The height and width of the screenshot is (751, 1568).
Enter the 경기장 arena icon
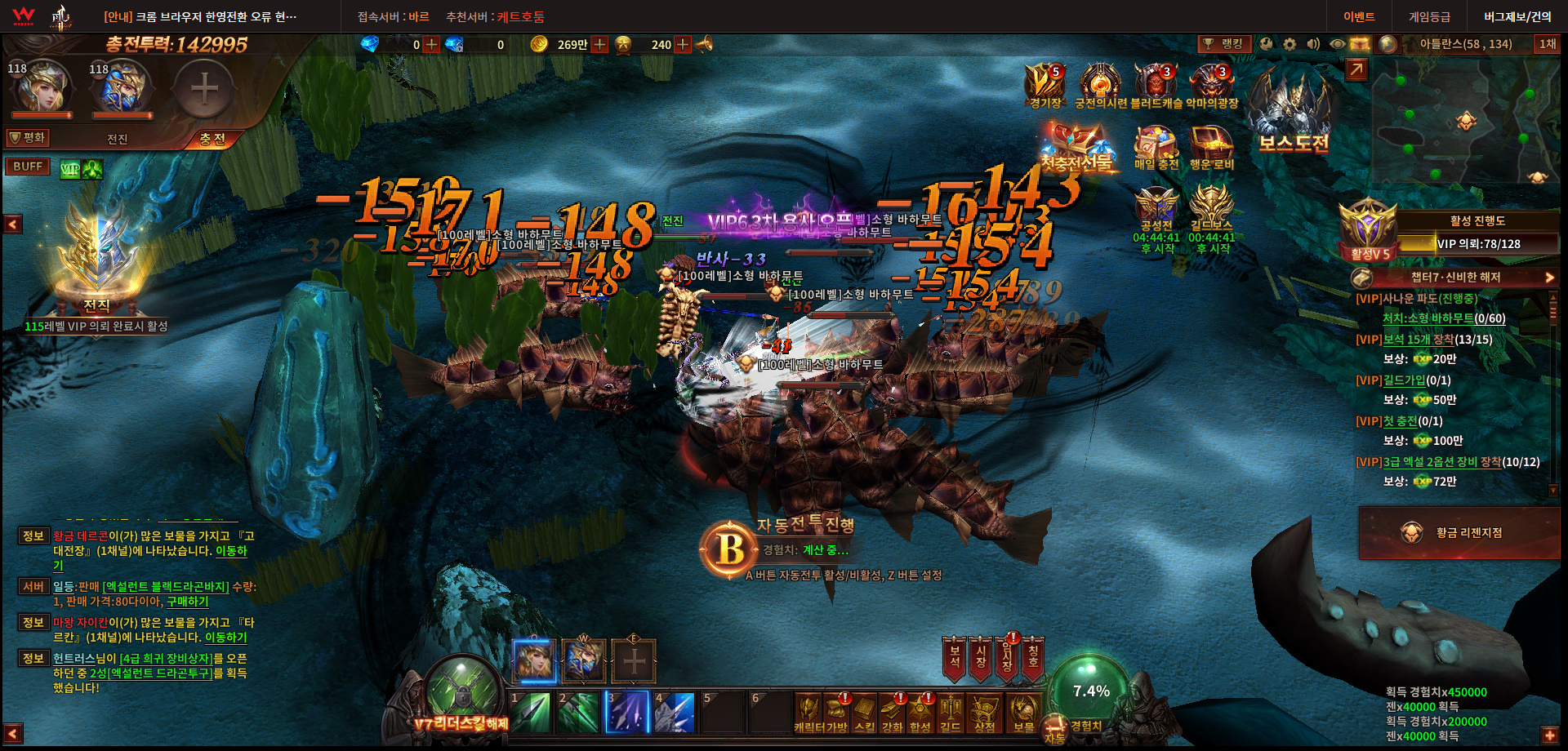(x=1045, y=86)
